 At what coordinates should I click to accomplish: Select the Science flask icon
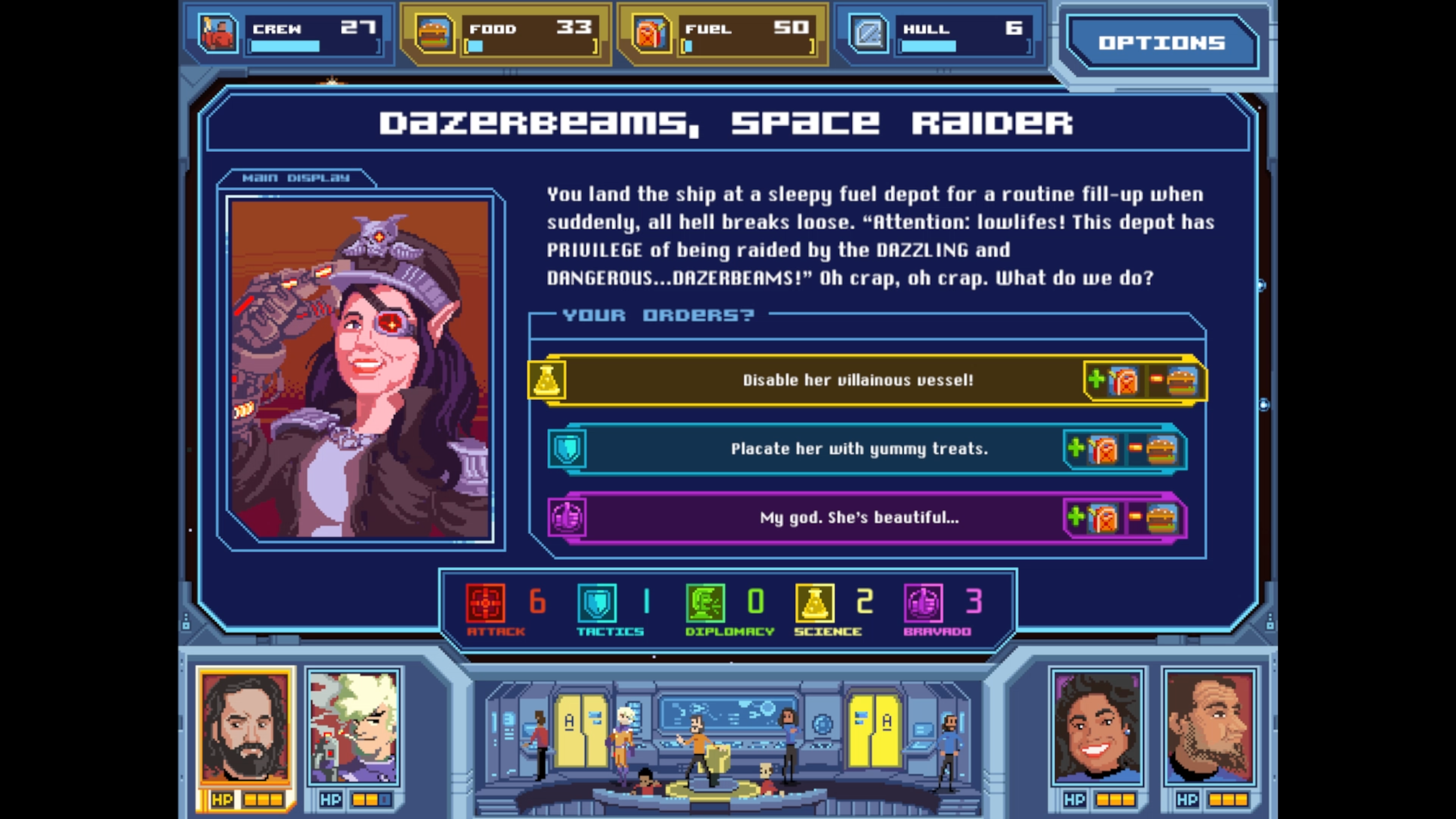814,604
